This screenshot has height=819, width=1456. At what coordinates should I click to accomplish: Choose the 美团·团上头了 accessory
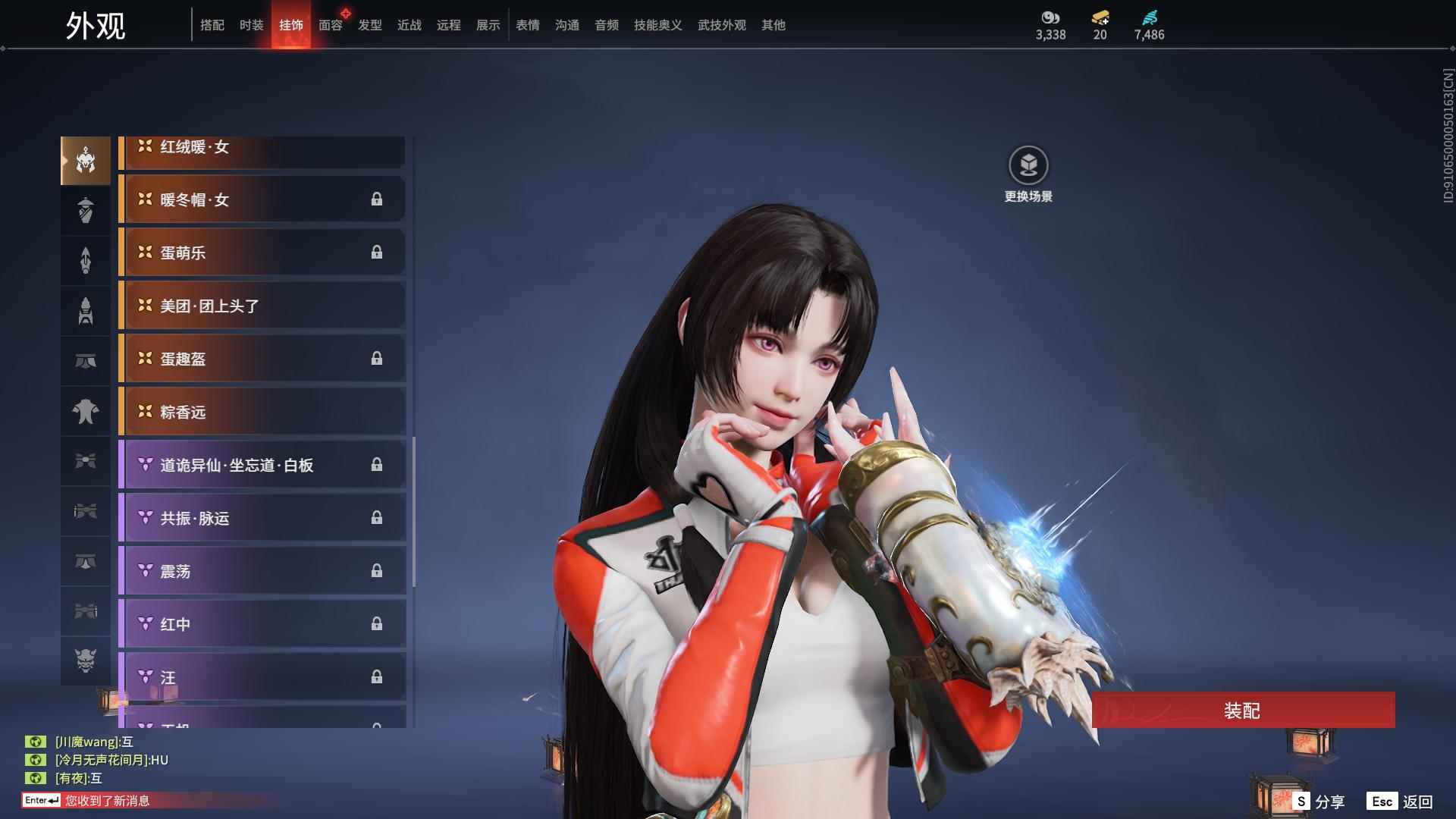click(x=262, y=306)
